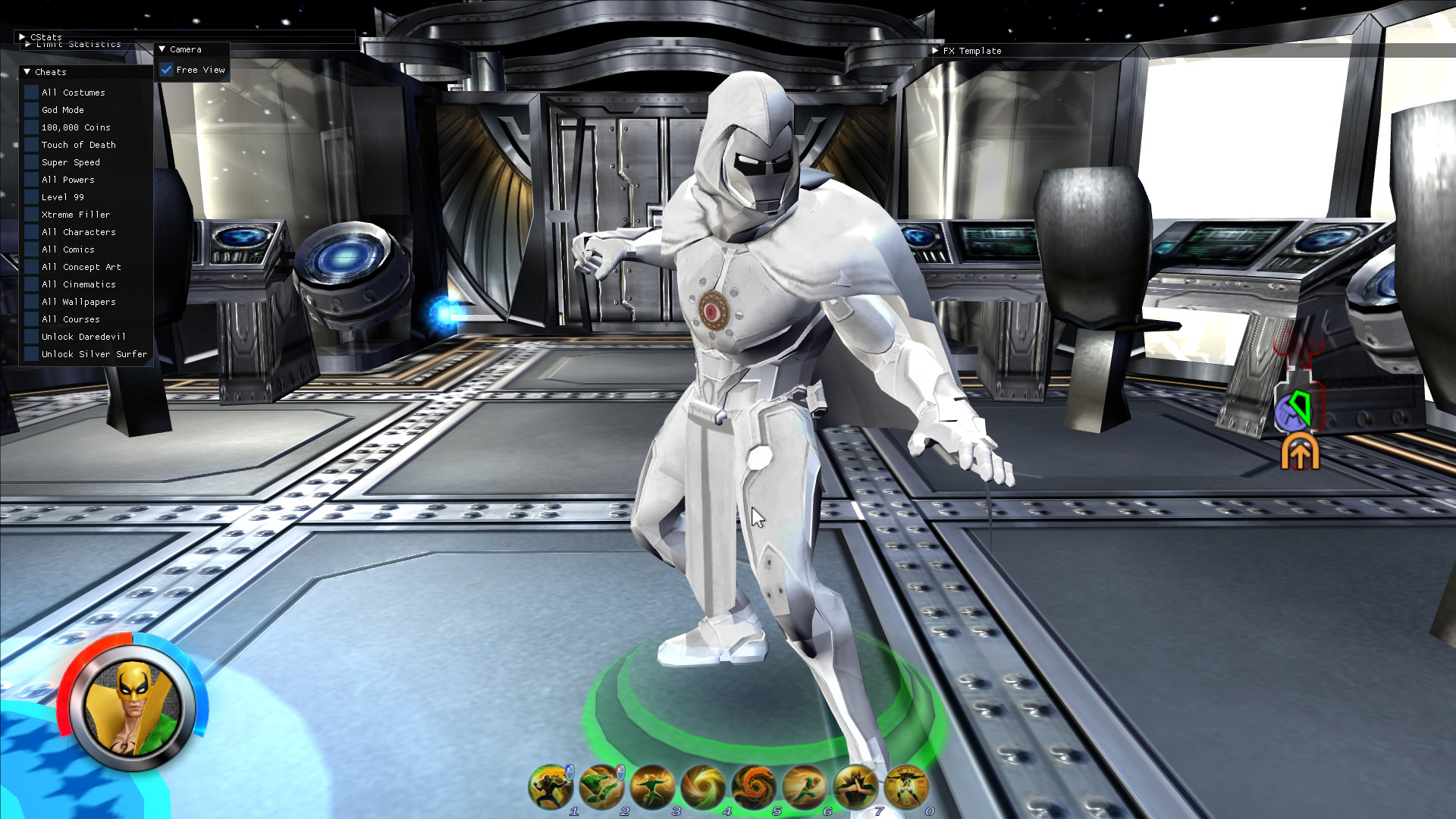Expand the FX Template panel
Screen dimensions: 1456x819
tap(936, 51)
